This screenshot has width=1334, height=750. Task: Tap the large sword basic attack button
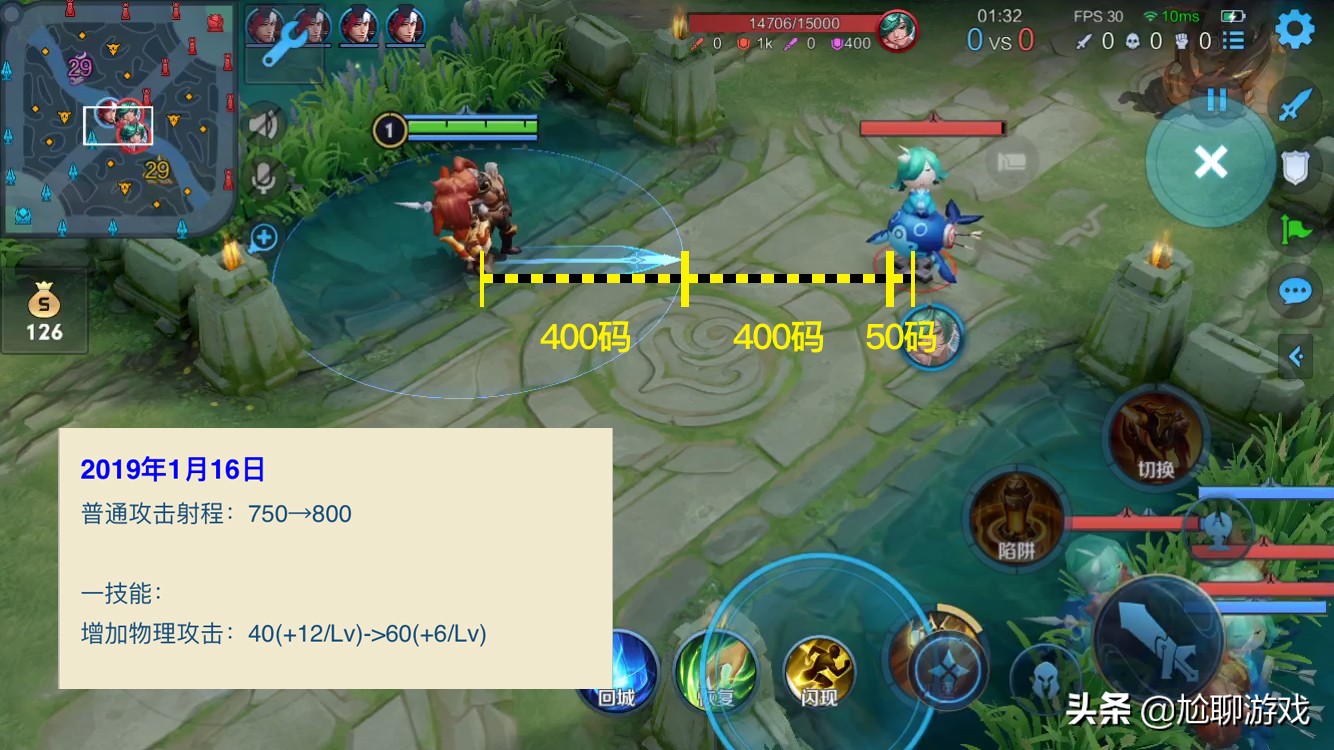click(1162, 638)
